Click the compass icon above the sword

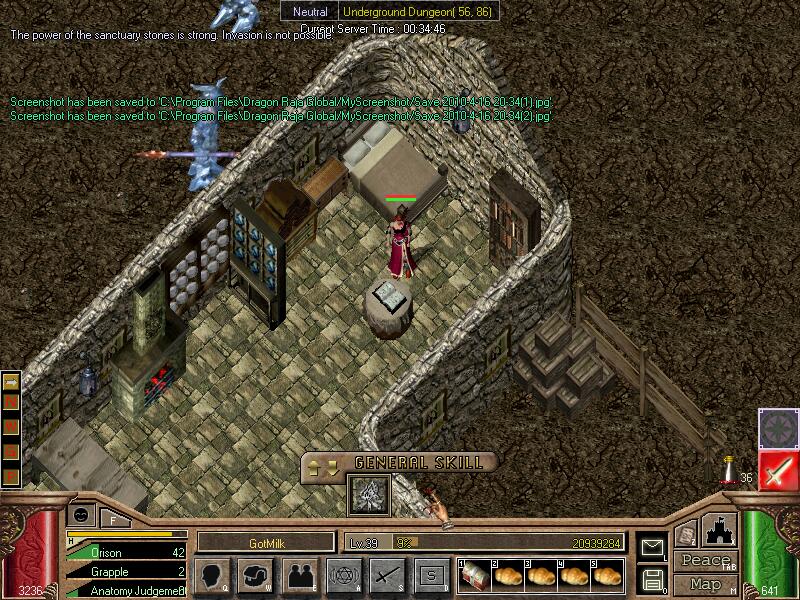pos(778,427)
